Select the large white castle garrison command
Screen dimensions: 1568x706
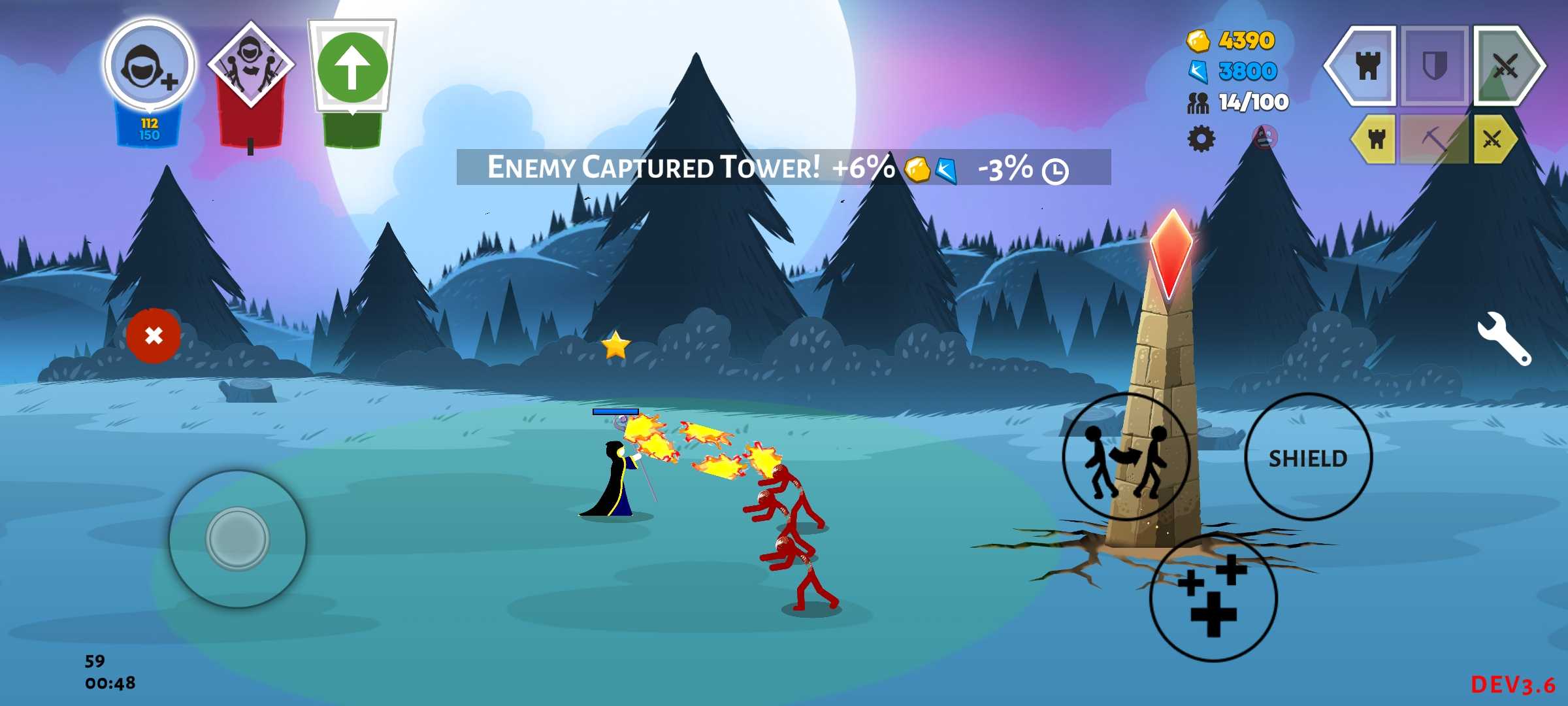point(1365,66)
